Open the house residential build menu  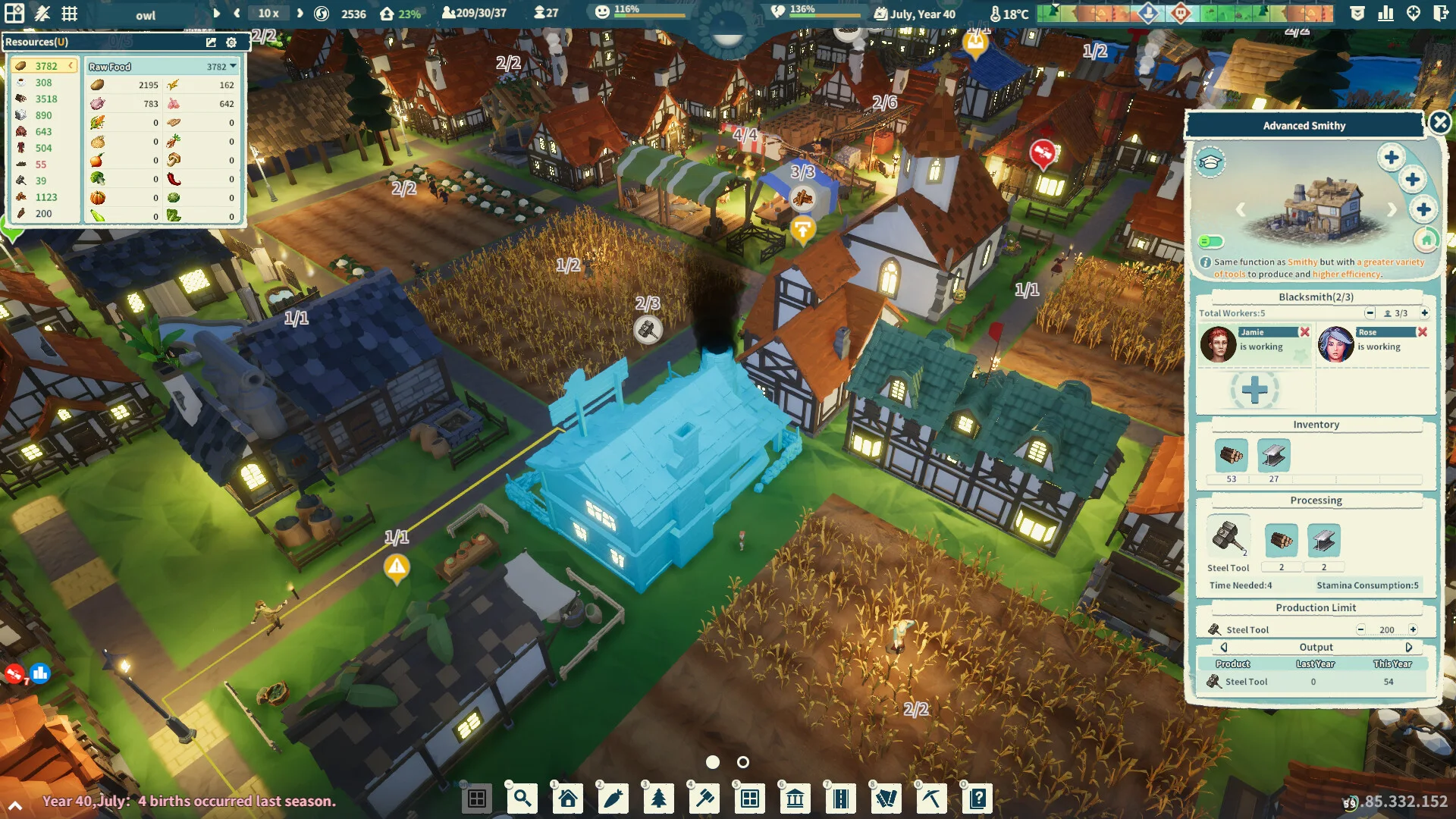(567, 799)
